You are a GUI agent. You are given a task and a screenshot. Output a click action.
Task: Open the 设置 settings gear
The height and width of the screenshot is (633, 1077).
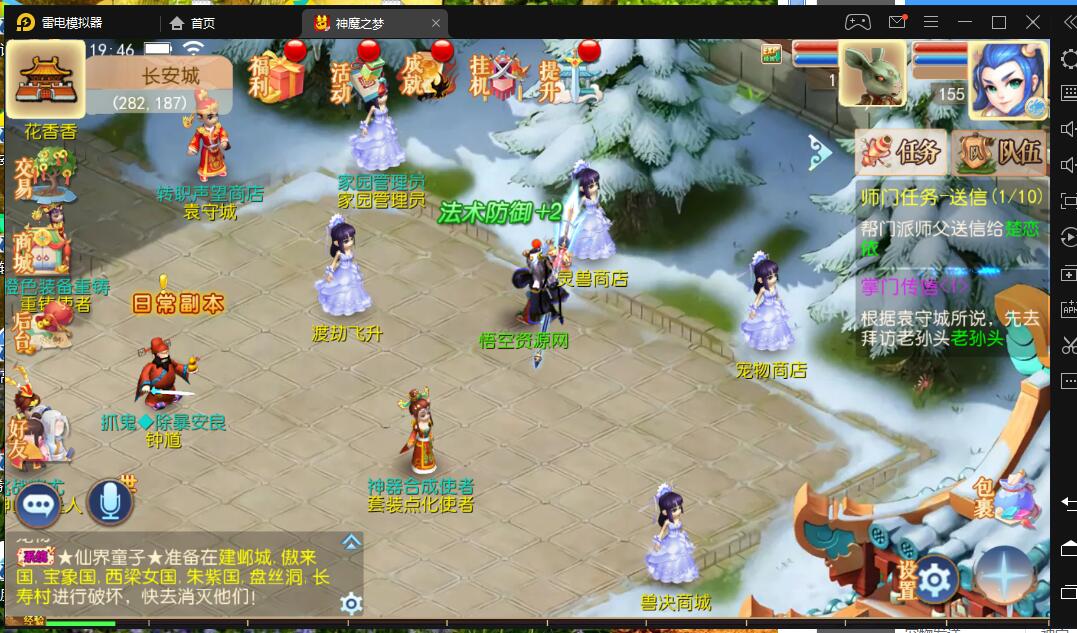tap(935, 579)
